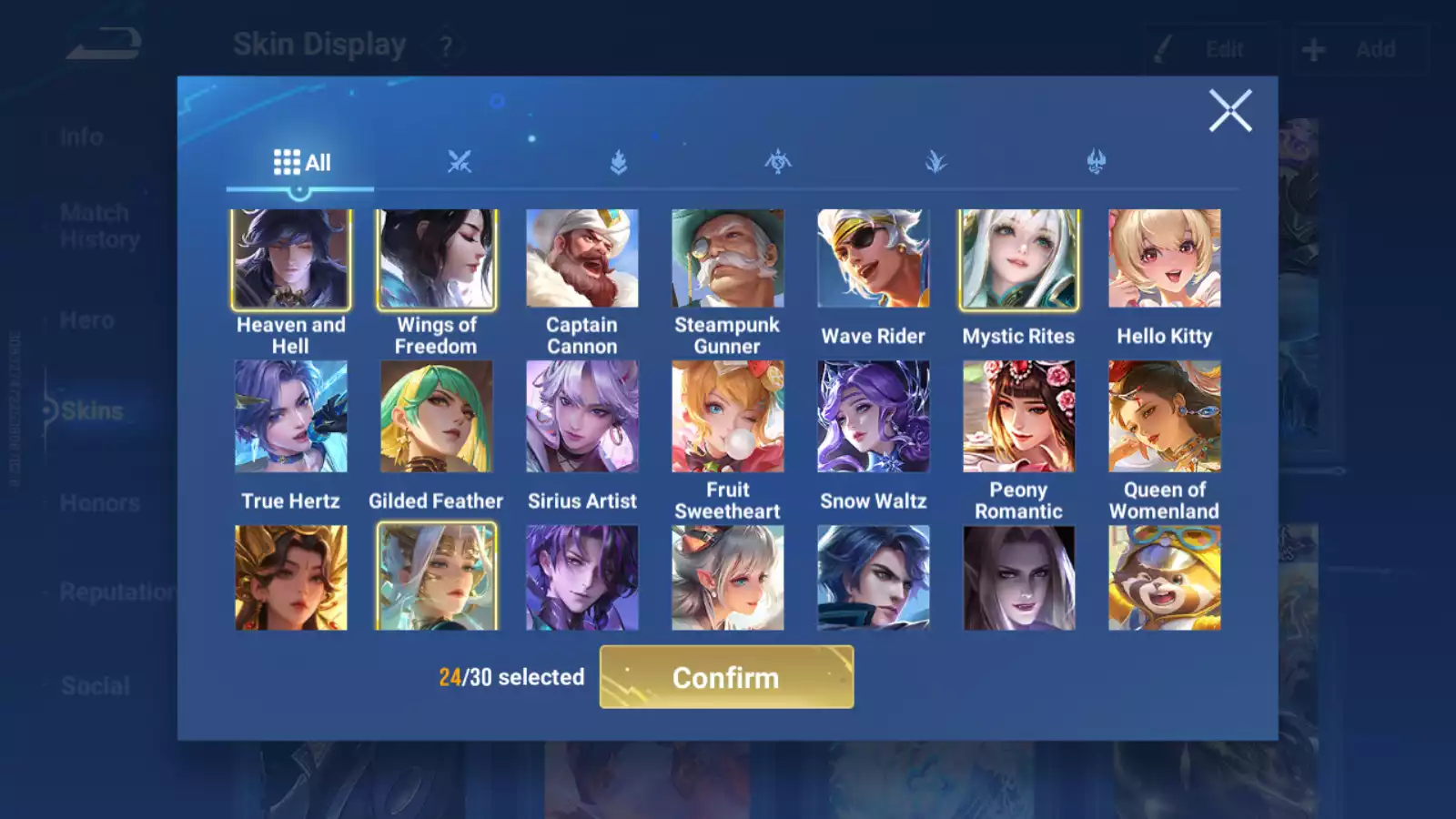Deselect the Heaven and Hell skin

tap(289, 260)
